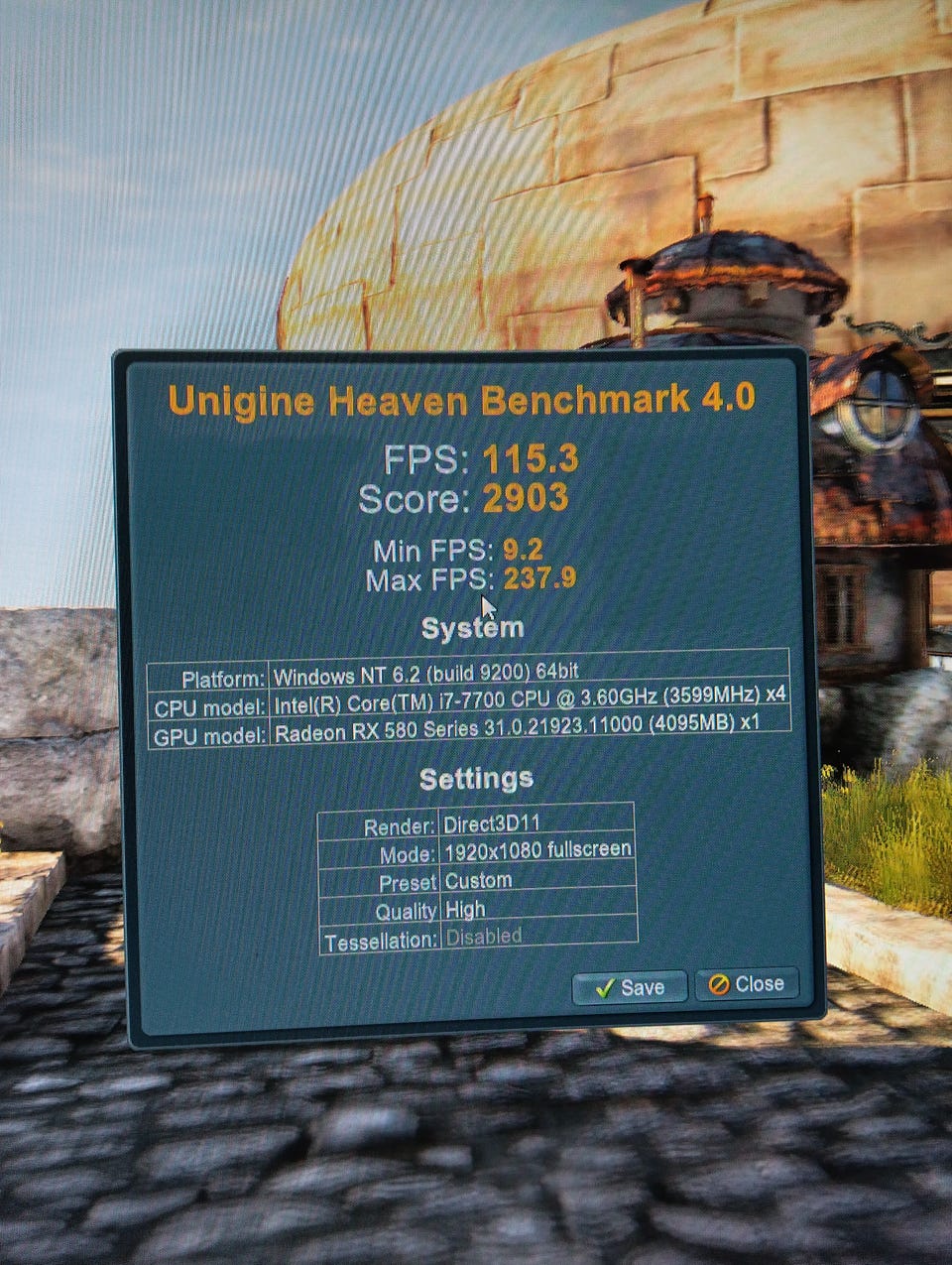Viewport: 952px width, 1265px height.
Task: Save the benchmark results
Action: (630, 987)
